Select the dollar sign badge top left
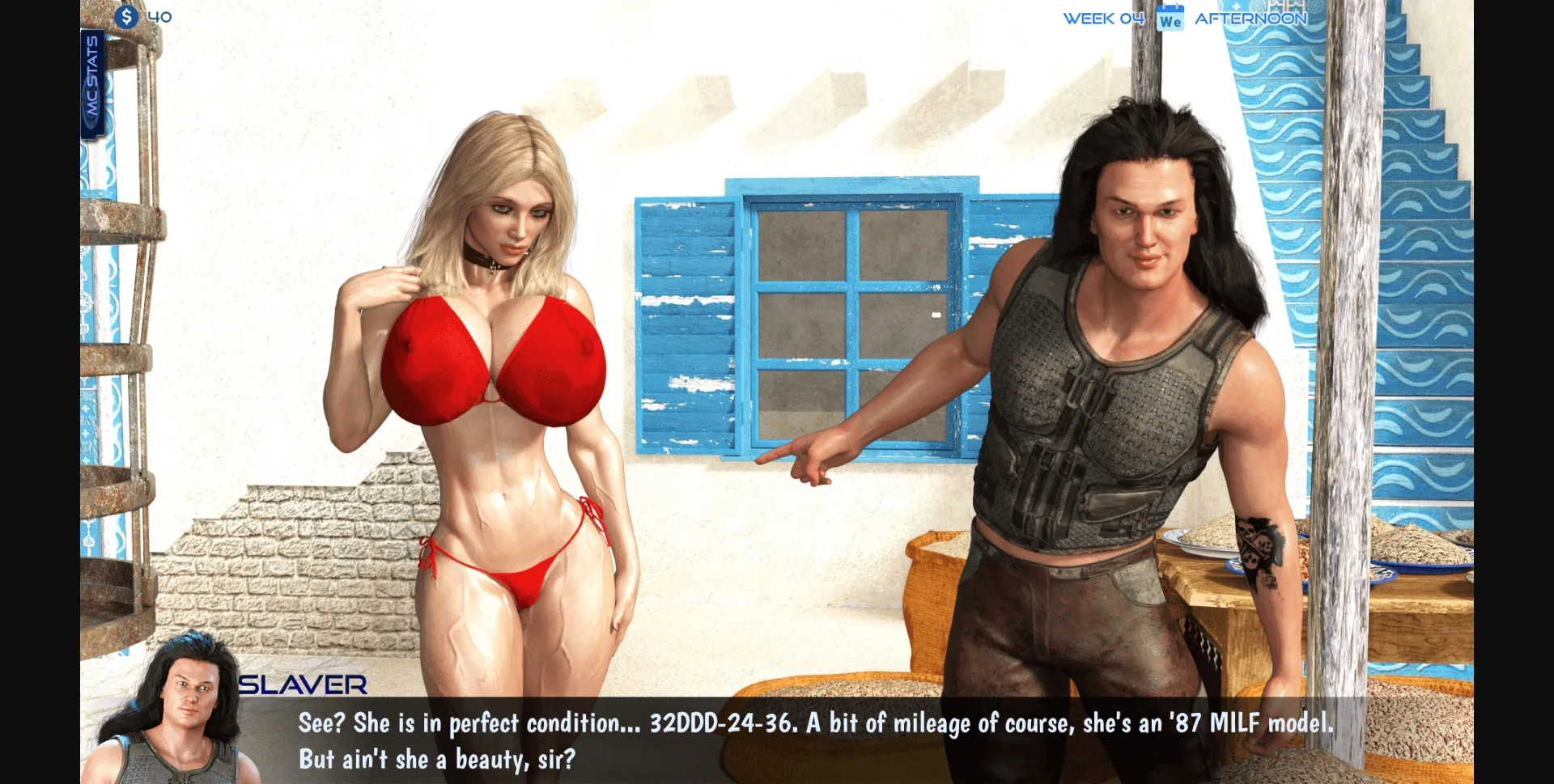This screenshot has height=784, width=1554. pyautogui.click(x=128, y=15)
